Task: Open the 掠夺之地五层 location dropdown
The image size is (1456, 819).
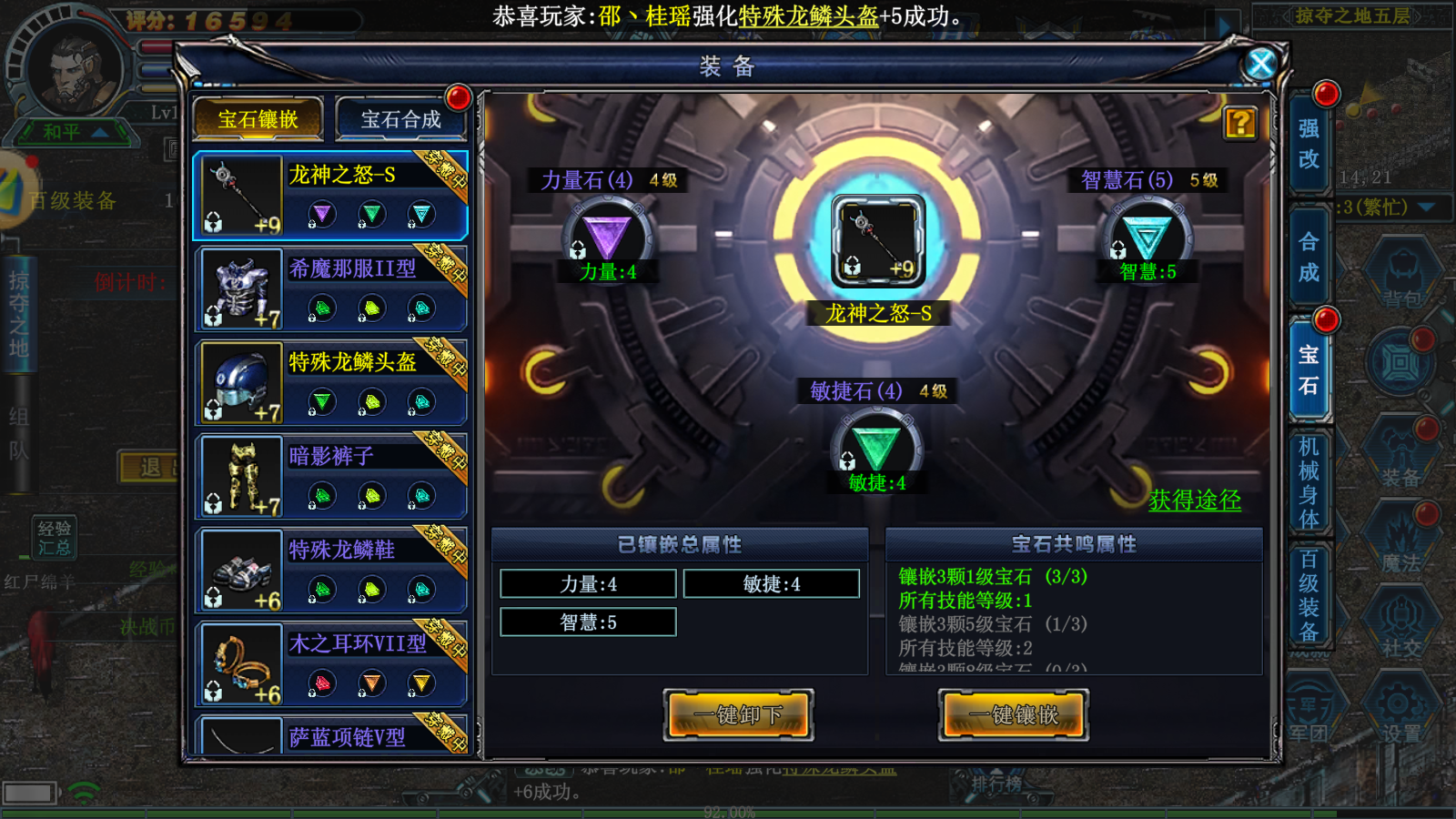Action: click(x=1354, y=15)
